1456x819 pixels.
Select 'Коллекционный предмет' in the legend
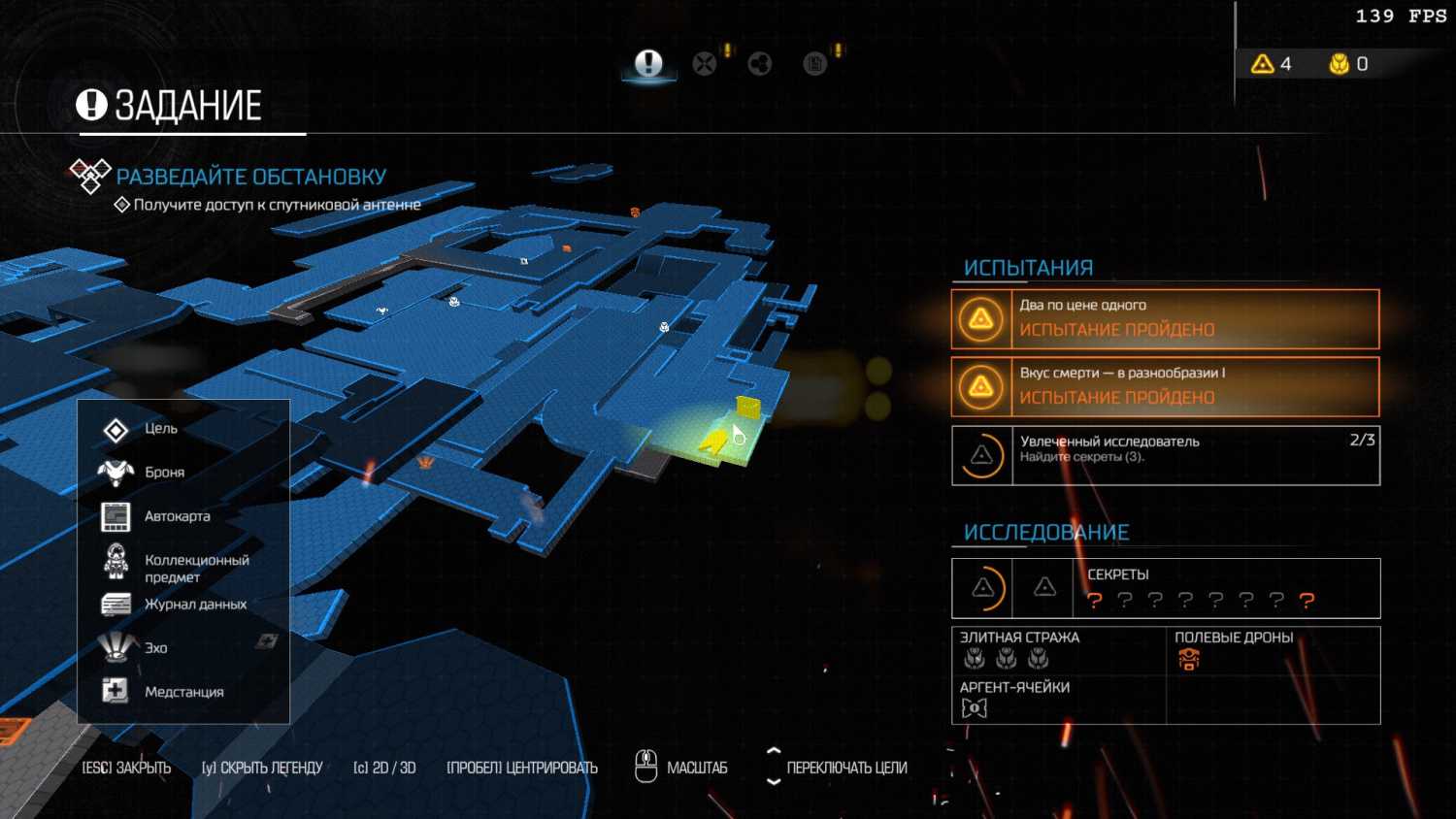click(196, 569)
